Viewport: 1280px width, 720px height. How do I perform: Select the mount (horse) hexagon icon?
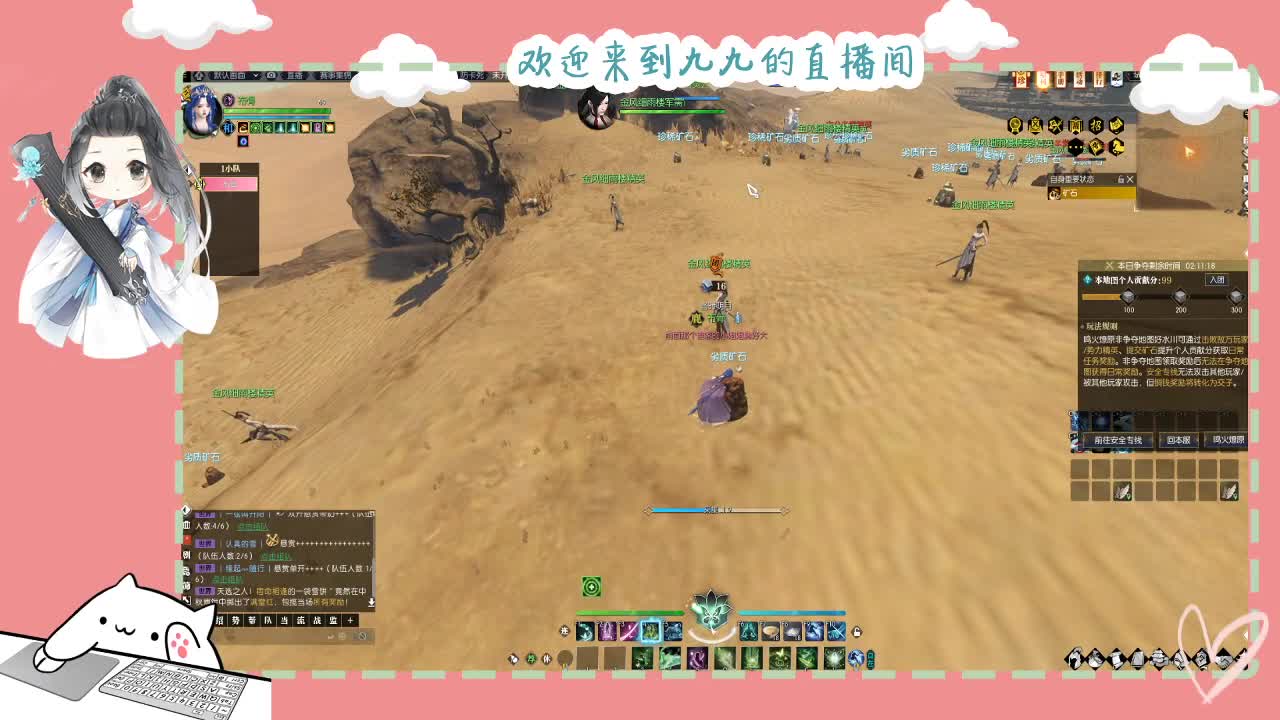pyautogui.click(x=1117, y=147)
